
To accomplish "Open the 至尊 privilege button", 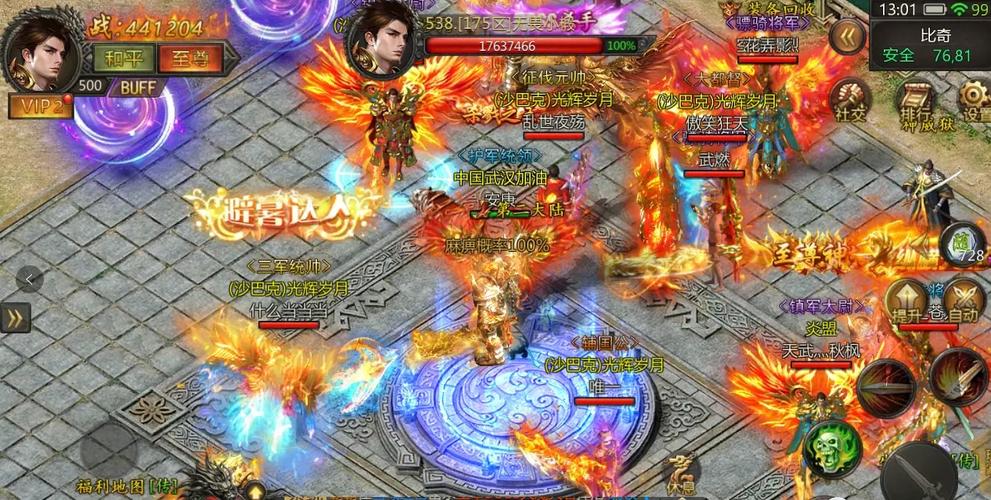I will click(x=188, y=57).
